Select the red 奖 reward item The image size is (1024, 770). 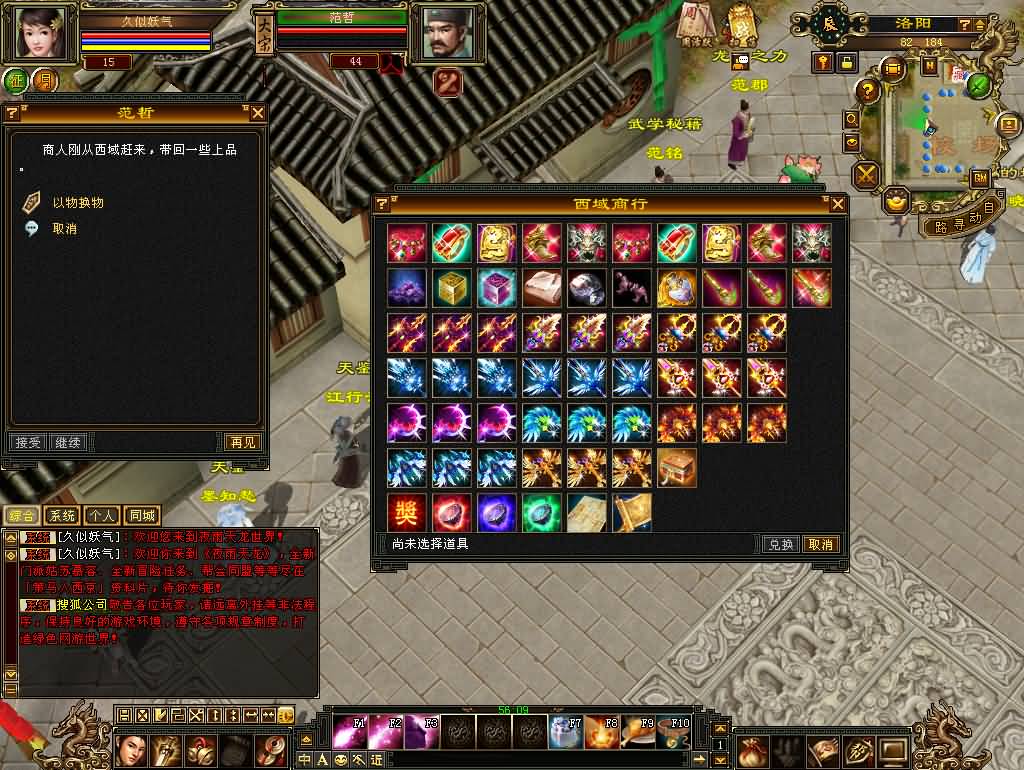tap(407, 513)
